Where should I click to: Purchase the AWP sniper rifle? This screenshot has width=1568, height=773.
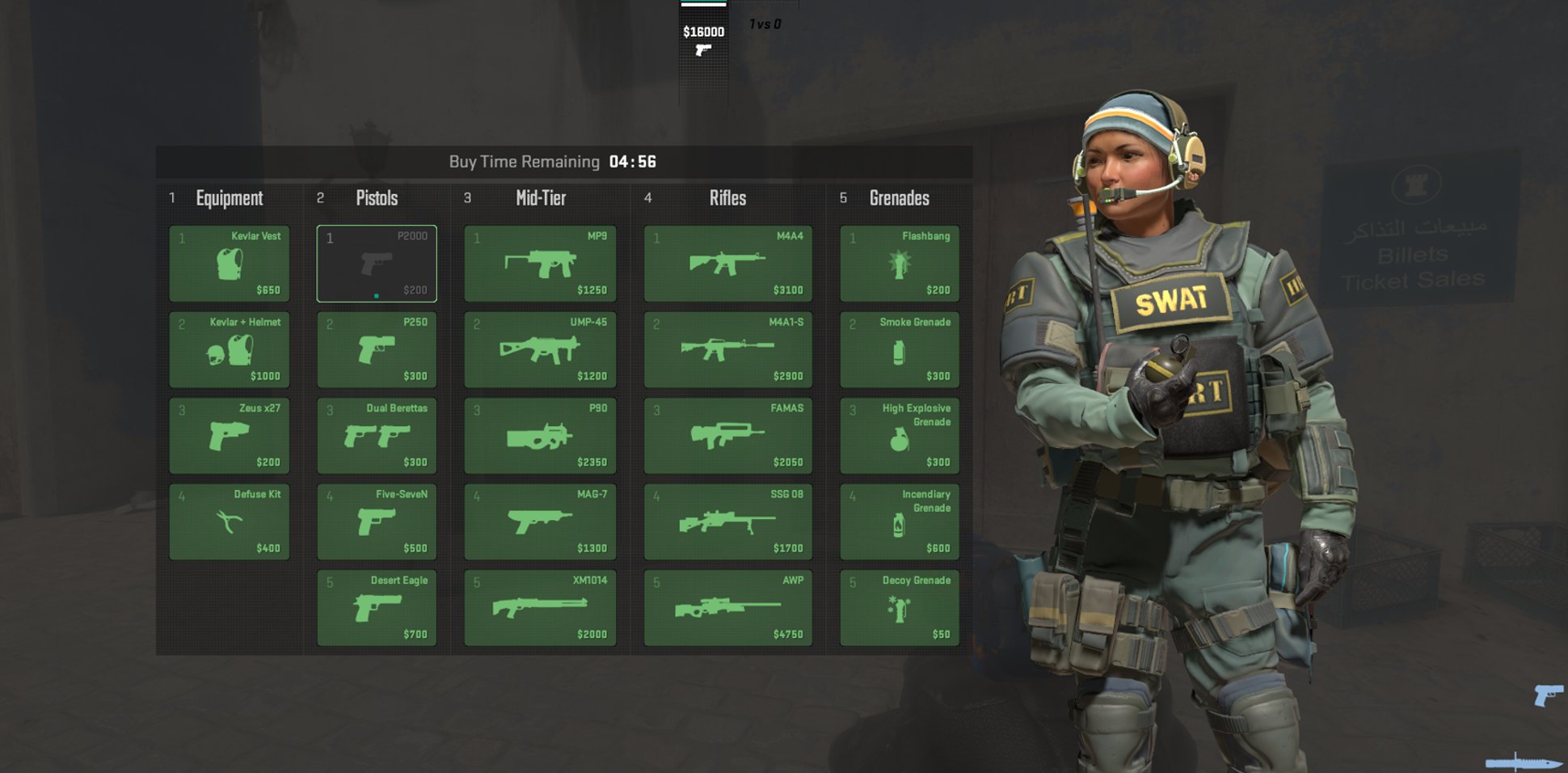727,609
